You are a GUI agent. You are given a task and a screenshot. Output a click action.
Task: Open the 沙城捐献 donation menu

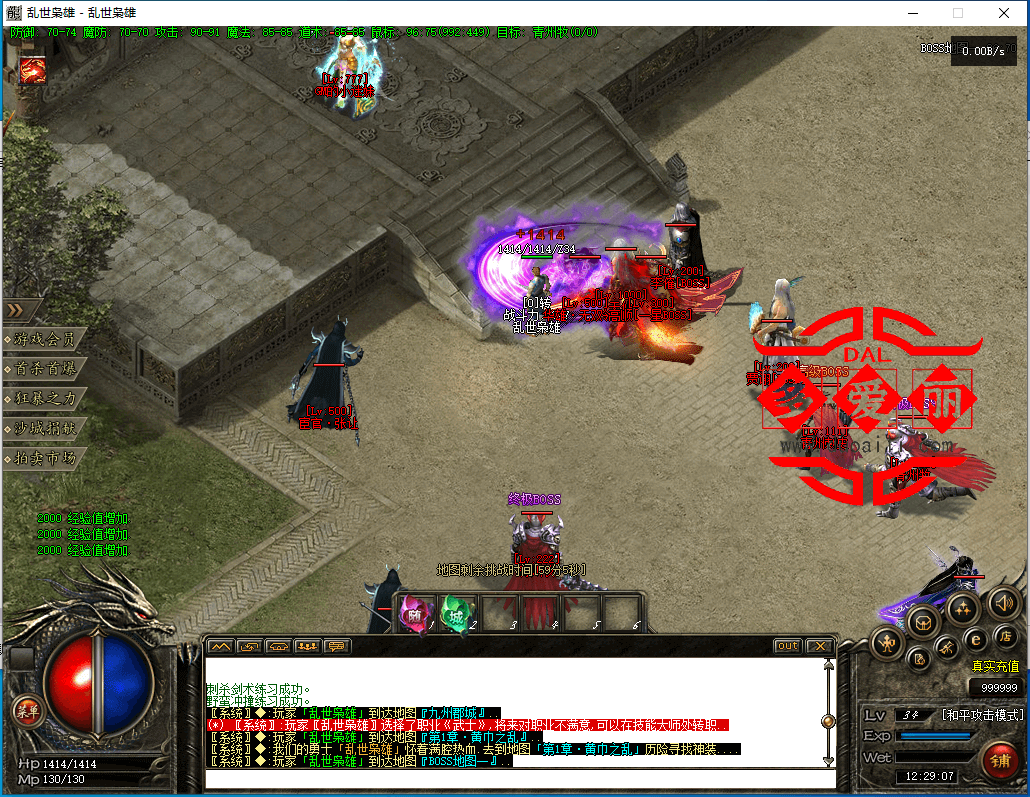(44, 428)
